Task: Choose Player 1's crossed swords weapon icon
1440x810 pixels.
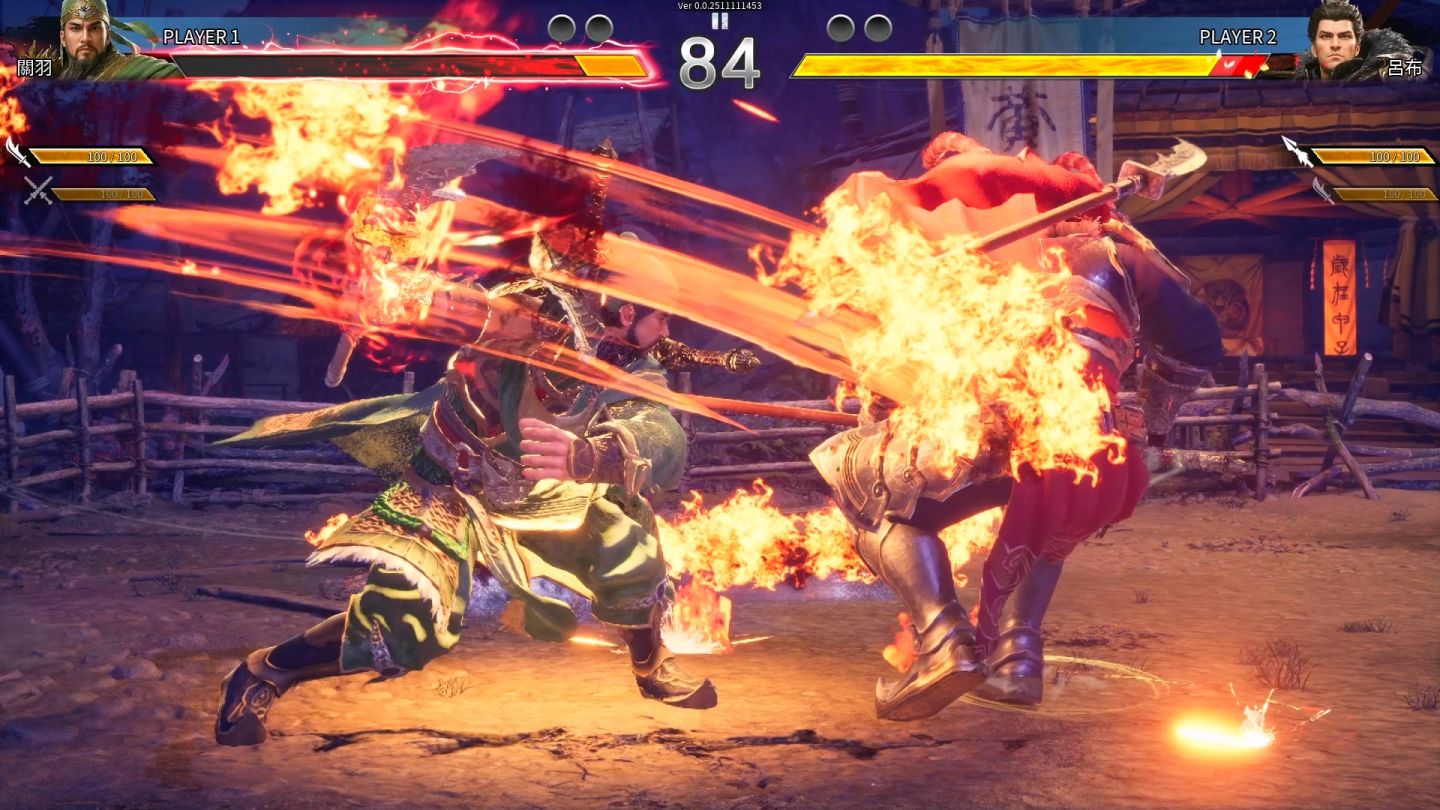Action: pos(38,191)
